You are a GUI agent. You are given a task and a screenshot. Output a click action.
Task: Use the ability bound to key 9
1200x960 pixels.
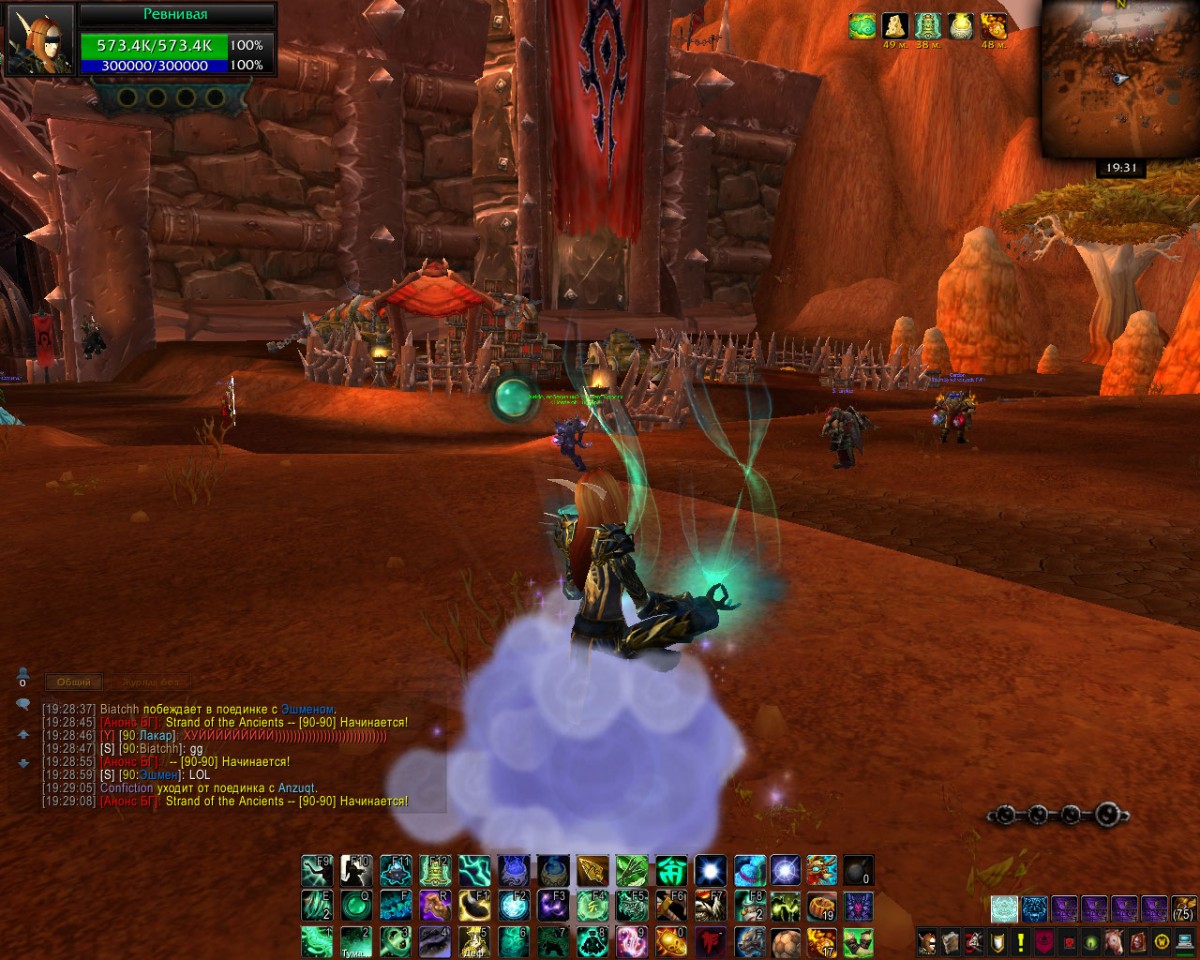pyautogui.click(x=631, y=941)
